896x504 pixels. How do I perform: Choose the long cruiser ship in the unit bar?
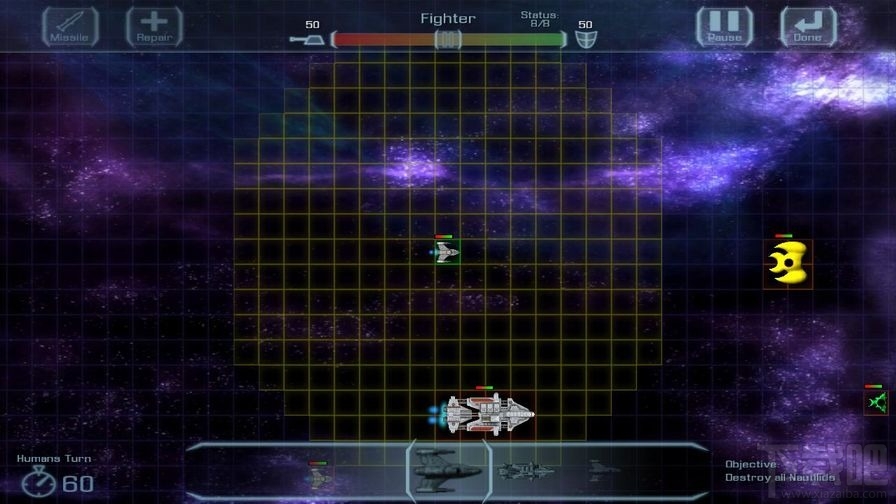click(x=522, y=469)
